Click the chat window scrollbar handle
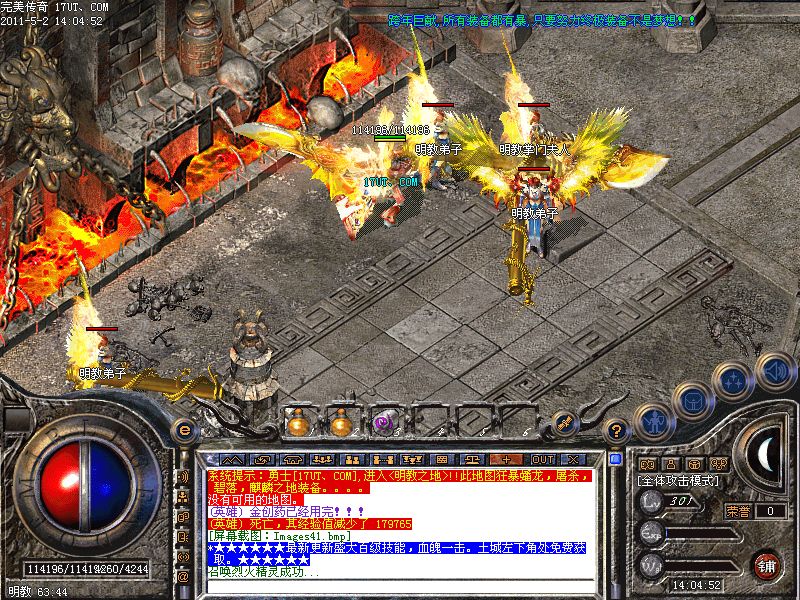Screen dimensions: 800x600 pyautogui.click(x=614, y=459)
